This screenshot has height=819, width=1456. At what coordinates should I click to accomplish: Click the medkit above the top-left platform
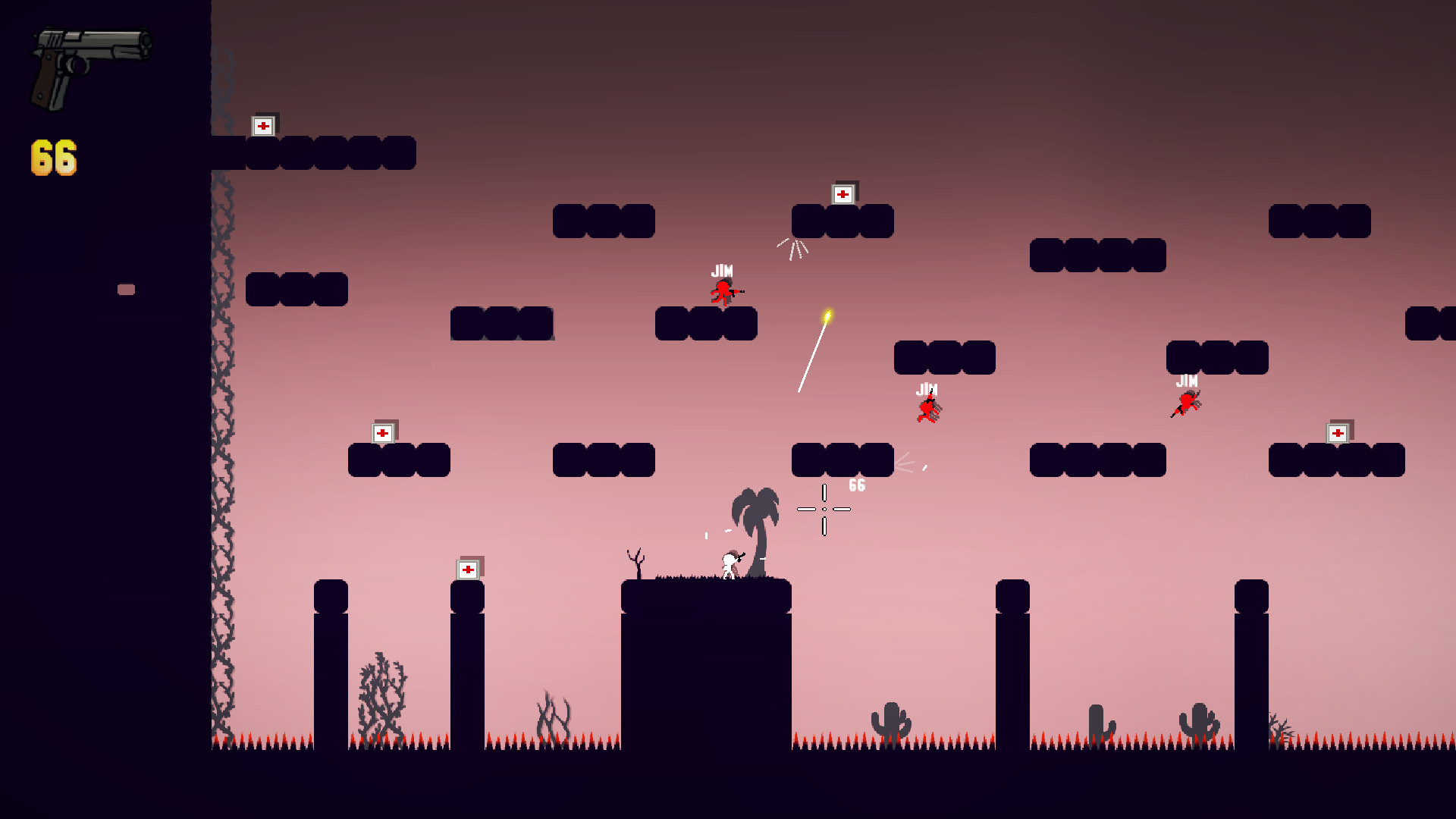click(265, 124)
